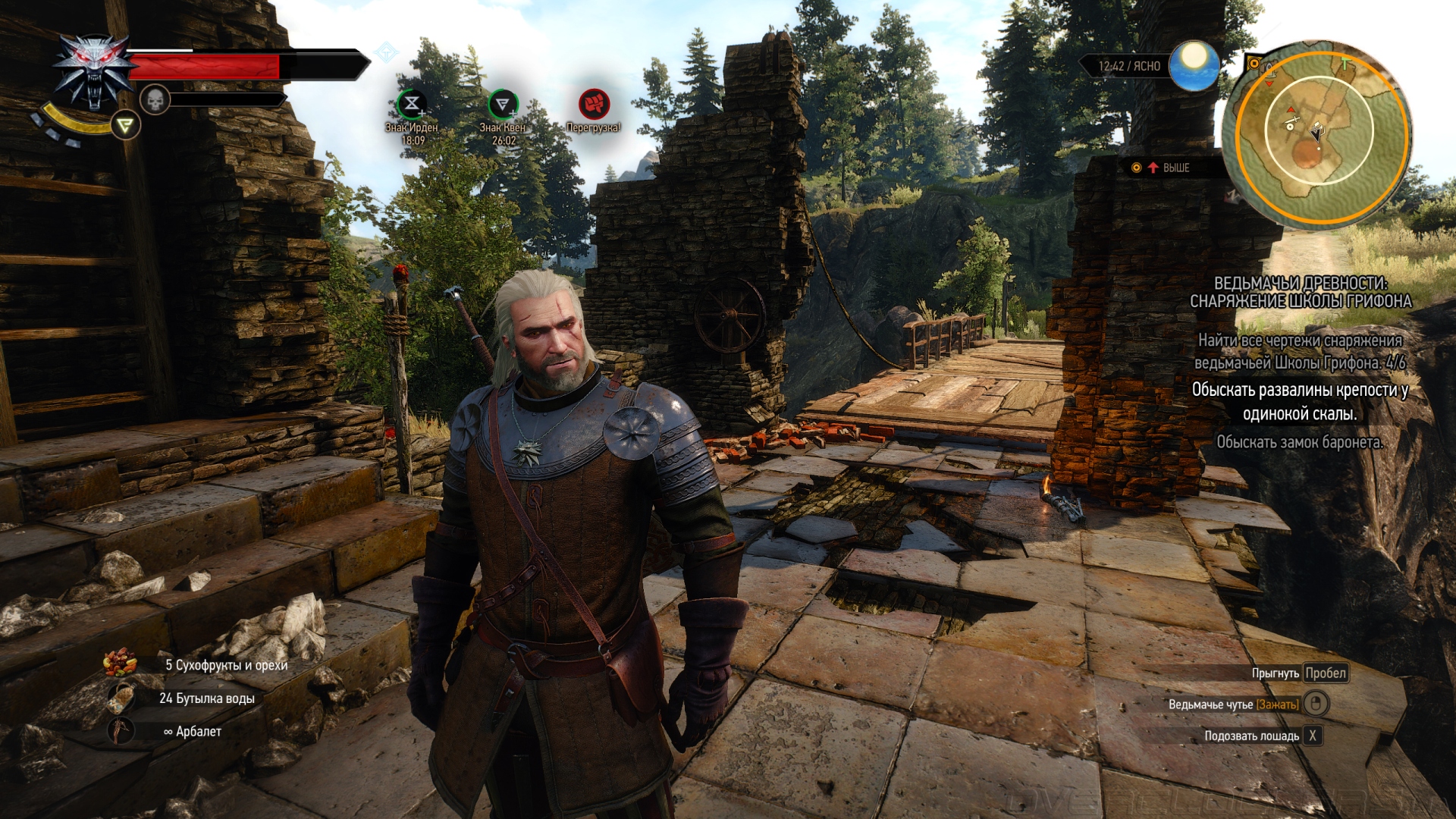Select the crossbow quick slot

[121, 731]
